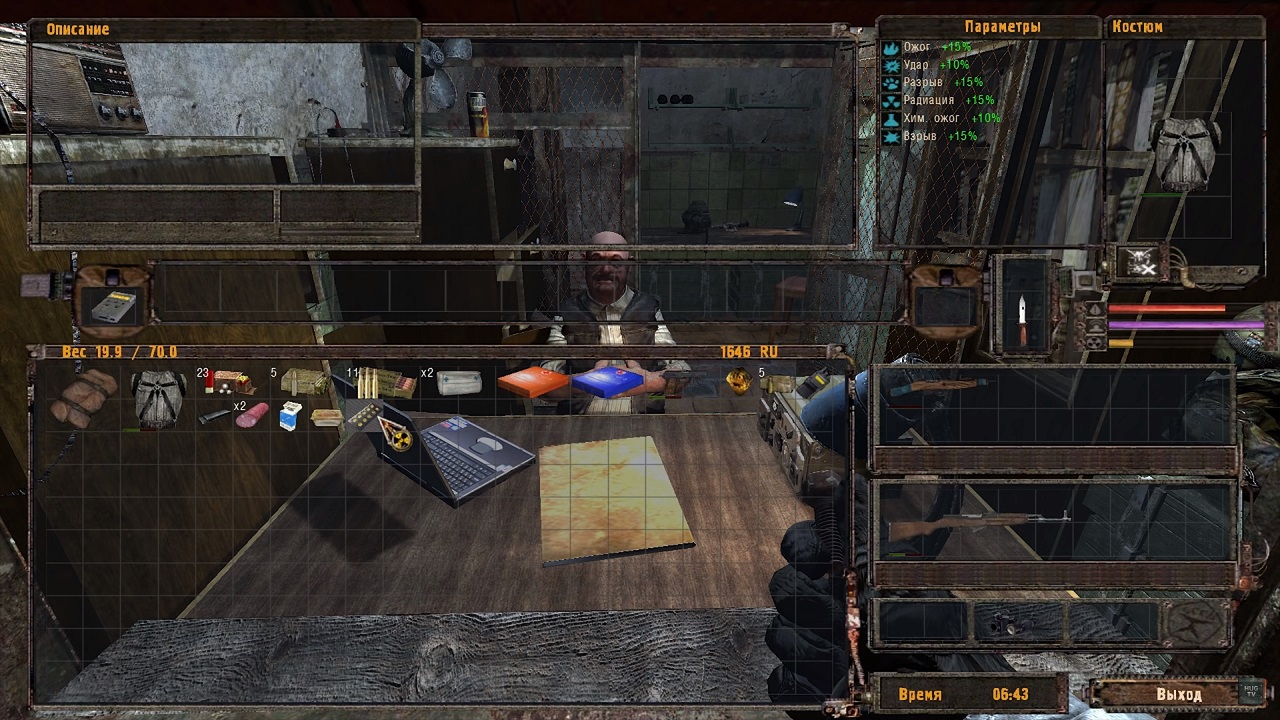This screenshot has height=720, width=1280.
Task: Select the white bandage x2 item
Action: [460, 382]
